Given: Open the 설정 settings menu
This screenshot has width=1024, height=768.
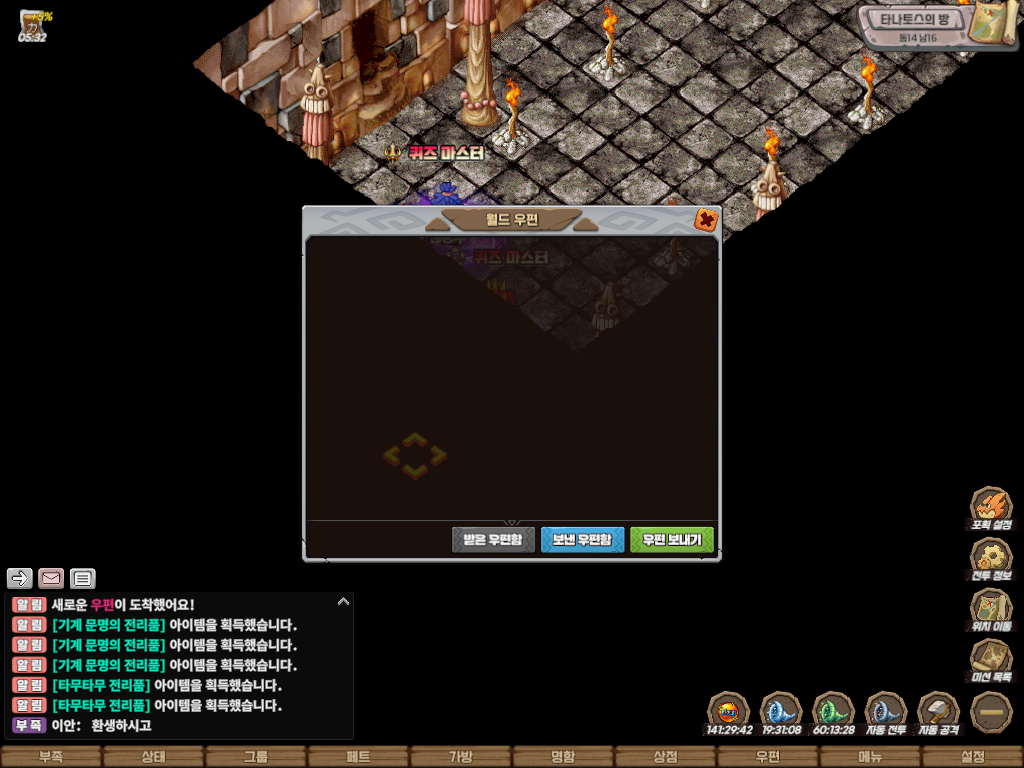Looking at the screenshot, I should pyautogui.click(x=972, y=757).
